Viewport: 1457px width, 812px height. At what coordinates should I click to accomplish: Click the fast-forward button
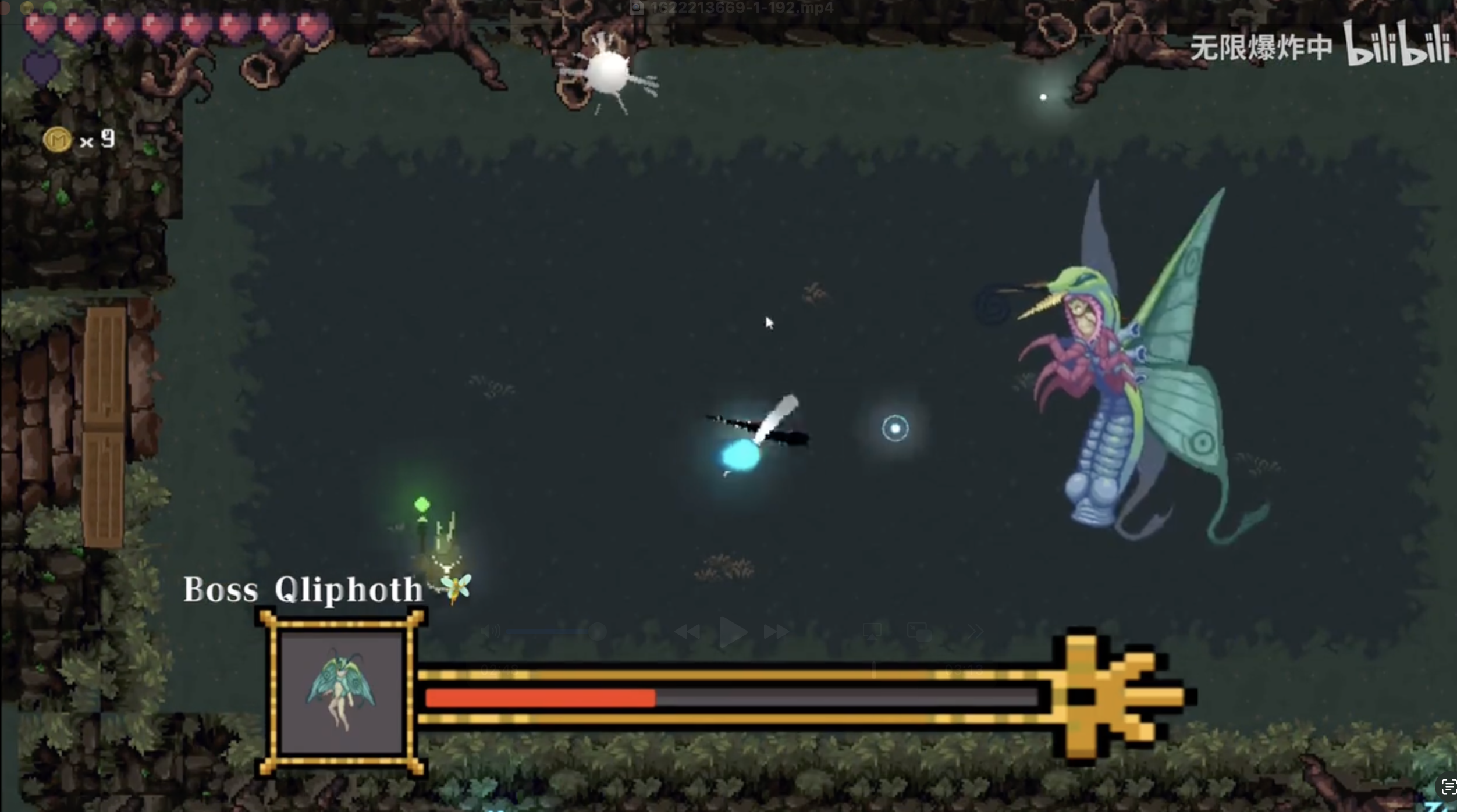(777, 631)
